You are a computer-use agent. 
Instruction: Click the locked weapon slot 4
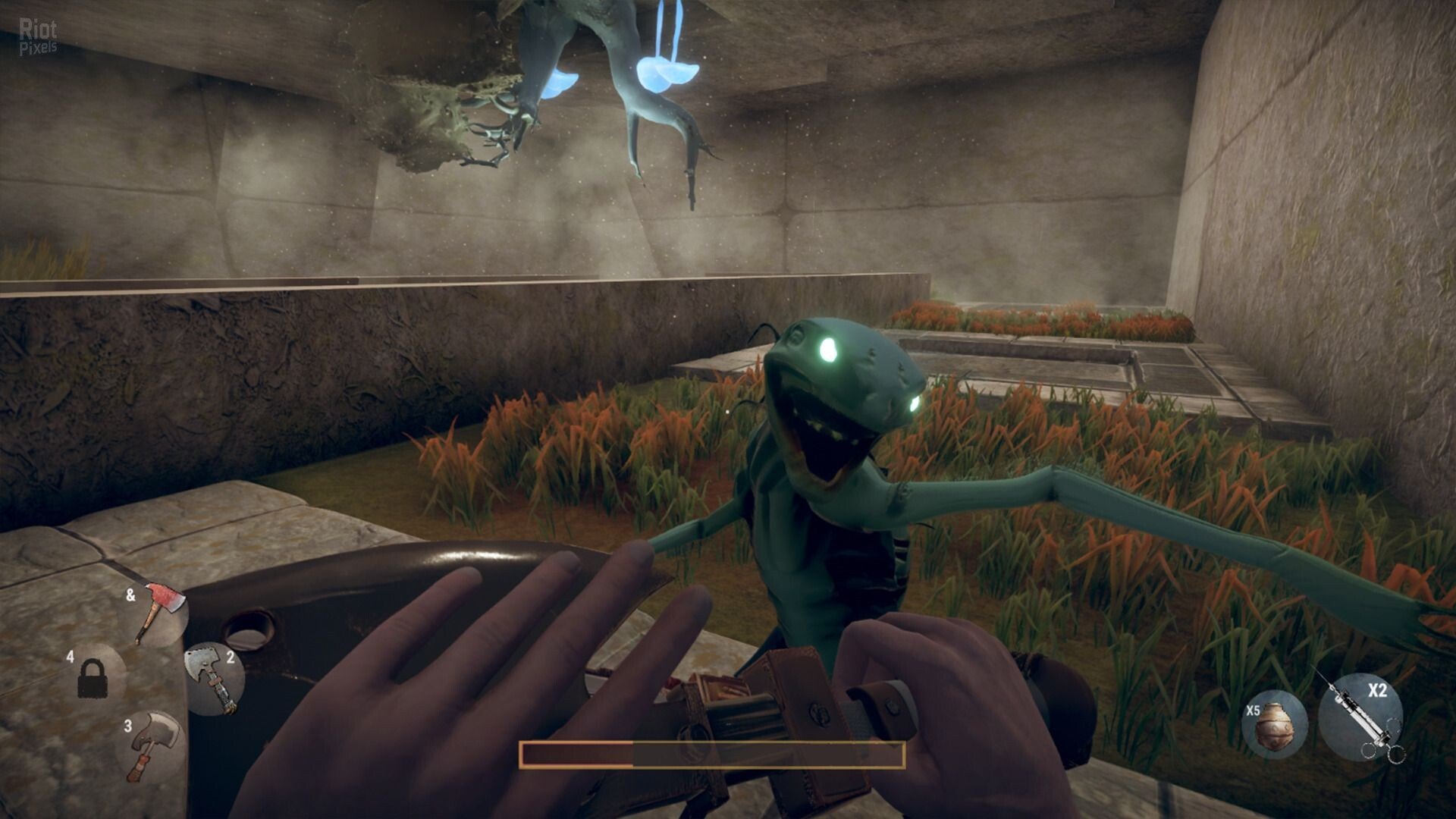pyautogui.click(x=93, y=677)
